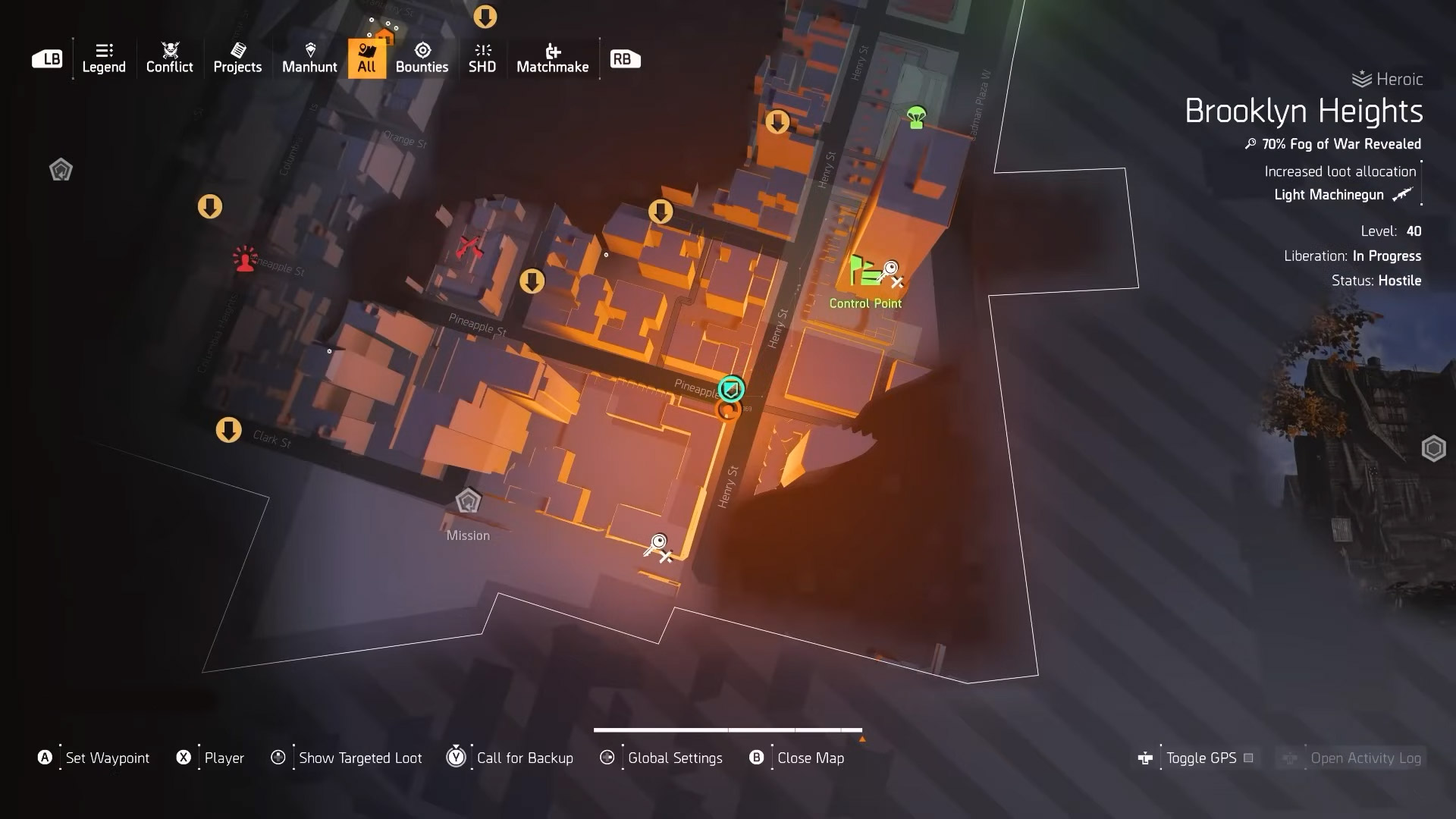Toggle GPS option
The width and height of the screenshot is (1456, 819).
tap(1200, 758)
